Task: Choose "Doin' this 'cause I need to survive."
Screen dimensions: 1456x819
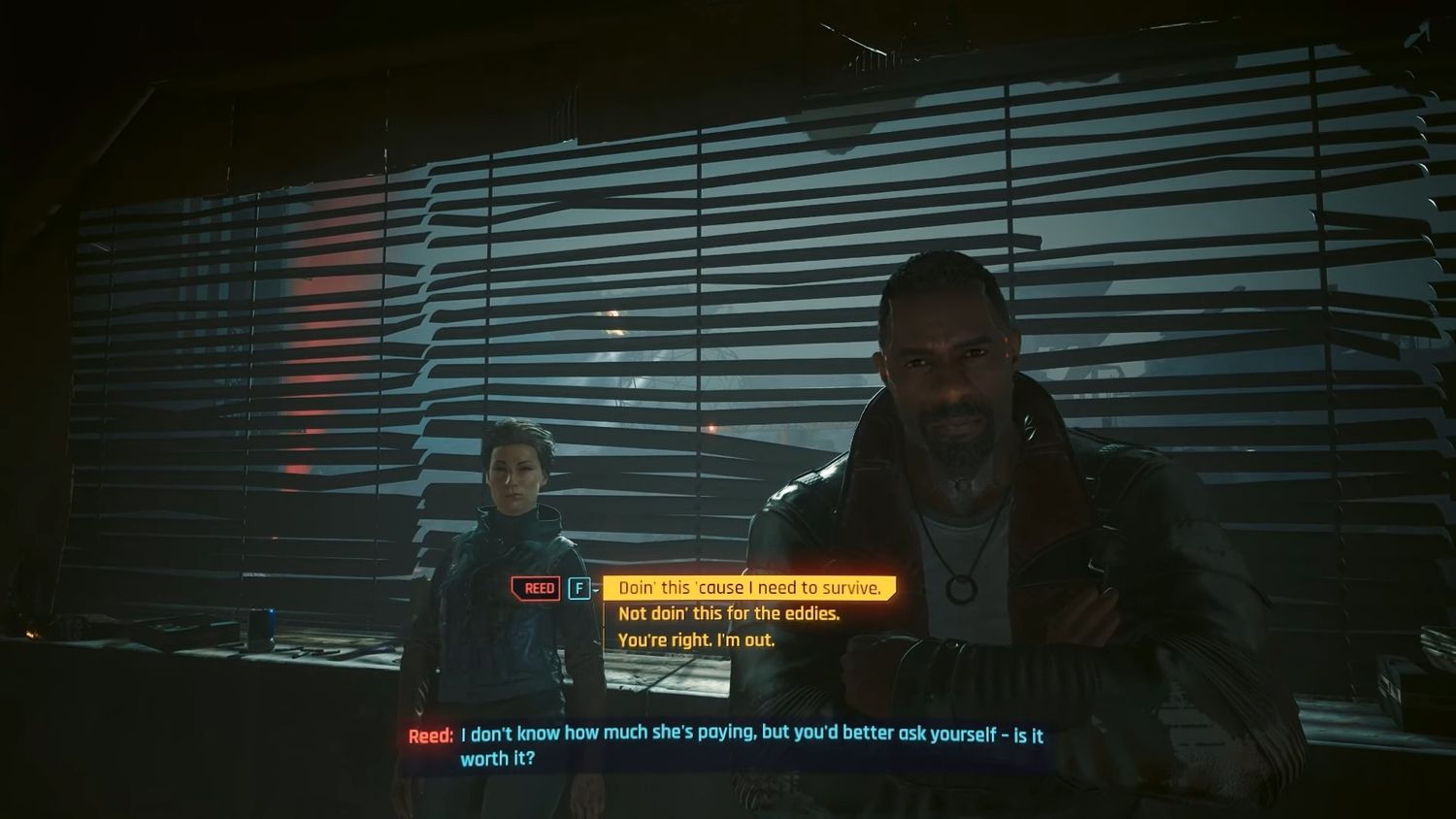Action: pyautogui.click(x=748, y=588)
